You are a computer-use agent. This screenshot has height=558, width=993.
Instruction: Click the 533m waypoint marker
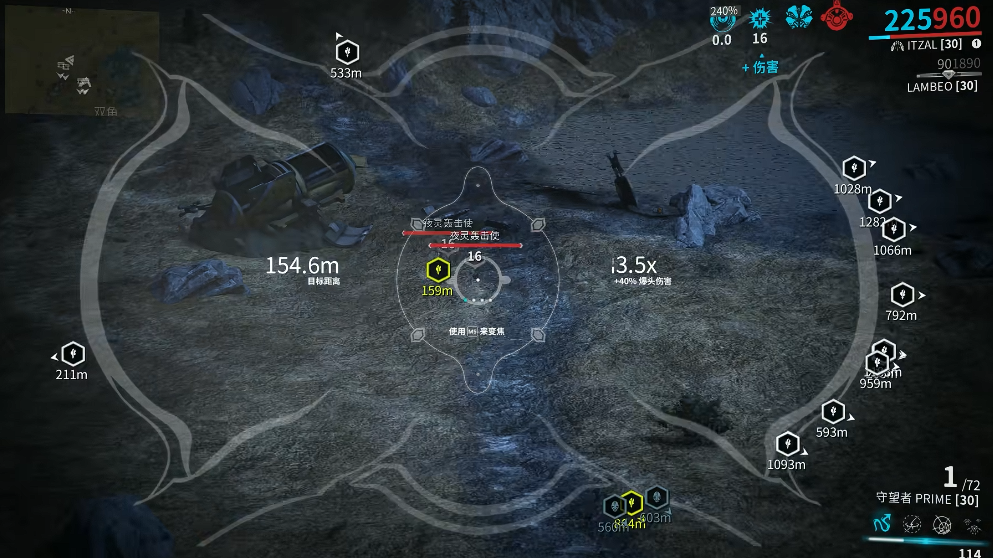coord(346,51)
